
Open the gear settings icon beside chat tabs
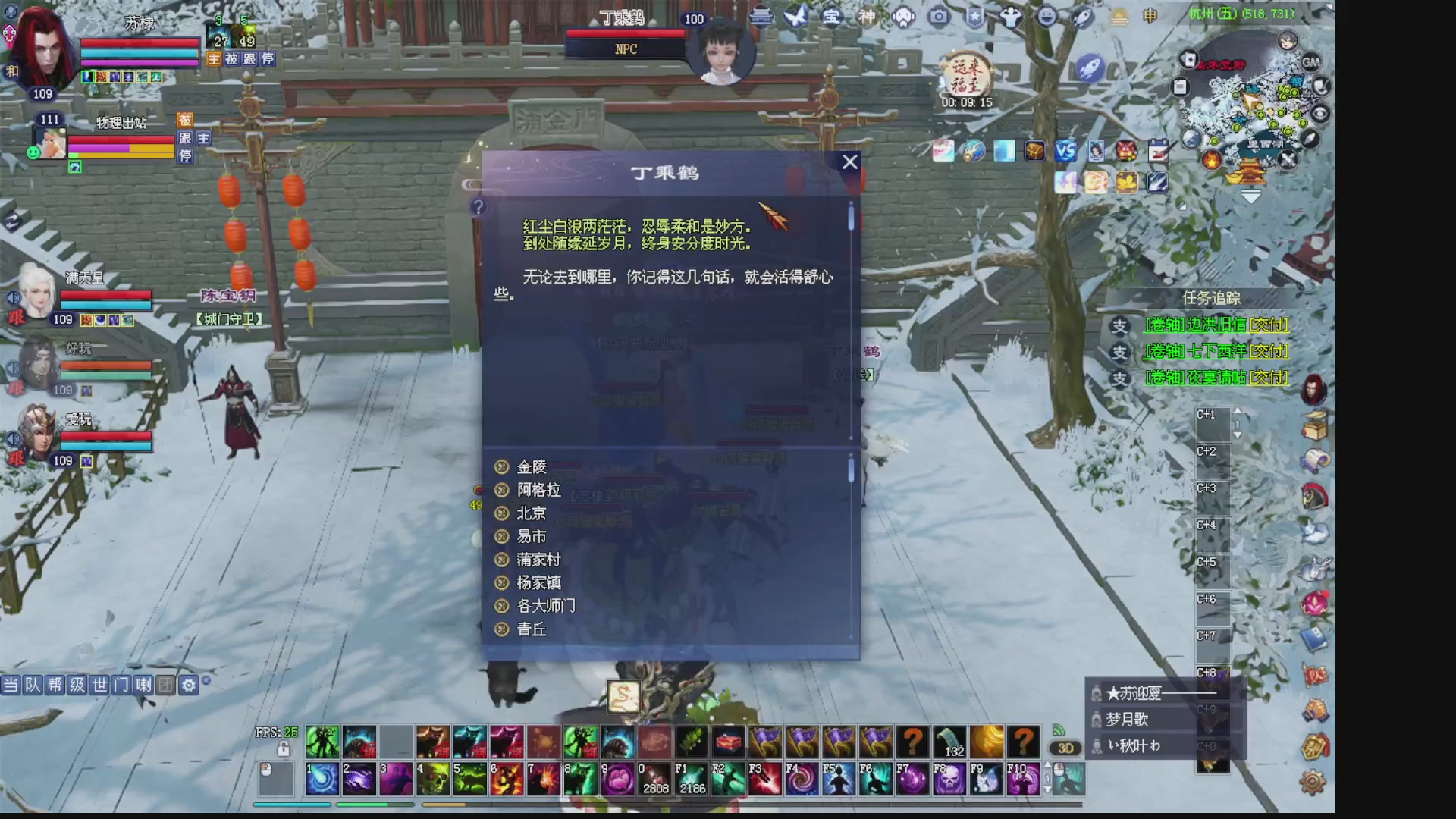(187, 683)
